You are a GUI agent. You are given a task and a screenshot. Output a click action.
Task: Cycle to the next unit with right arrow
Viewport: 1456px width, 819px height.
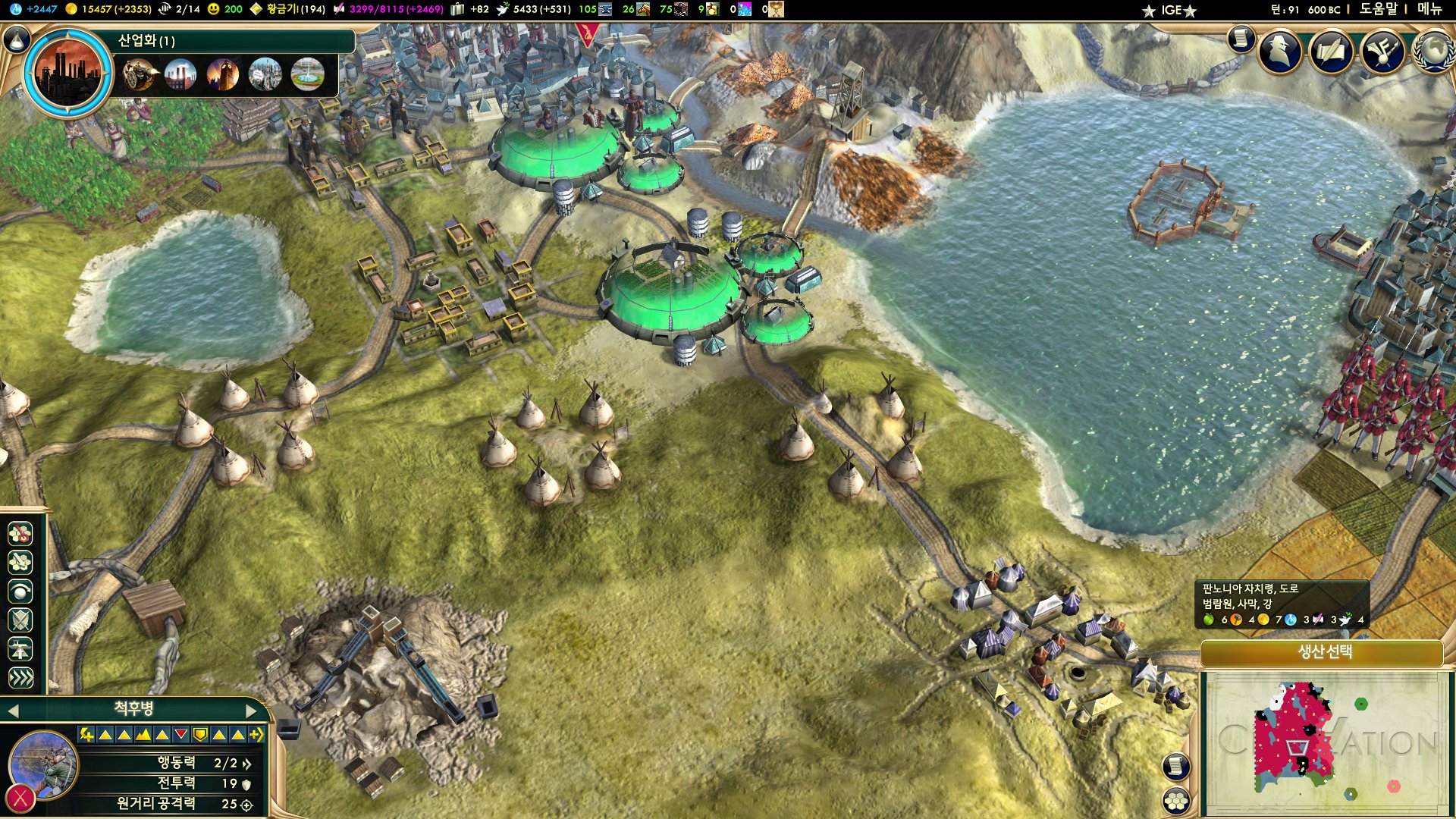(x=252, y=711)
